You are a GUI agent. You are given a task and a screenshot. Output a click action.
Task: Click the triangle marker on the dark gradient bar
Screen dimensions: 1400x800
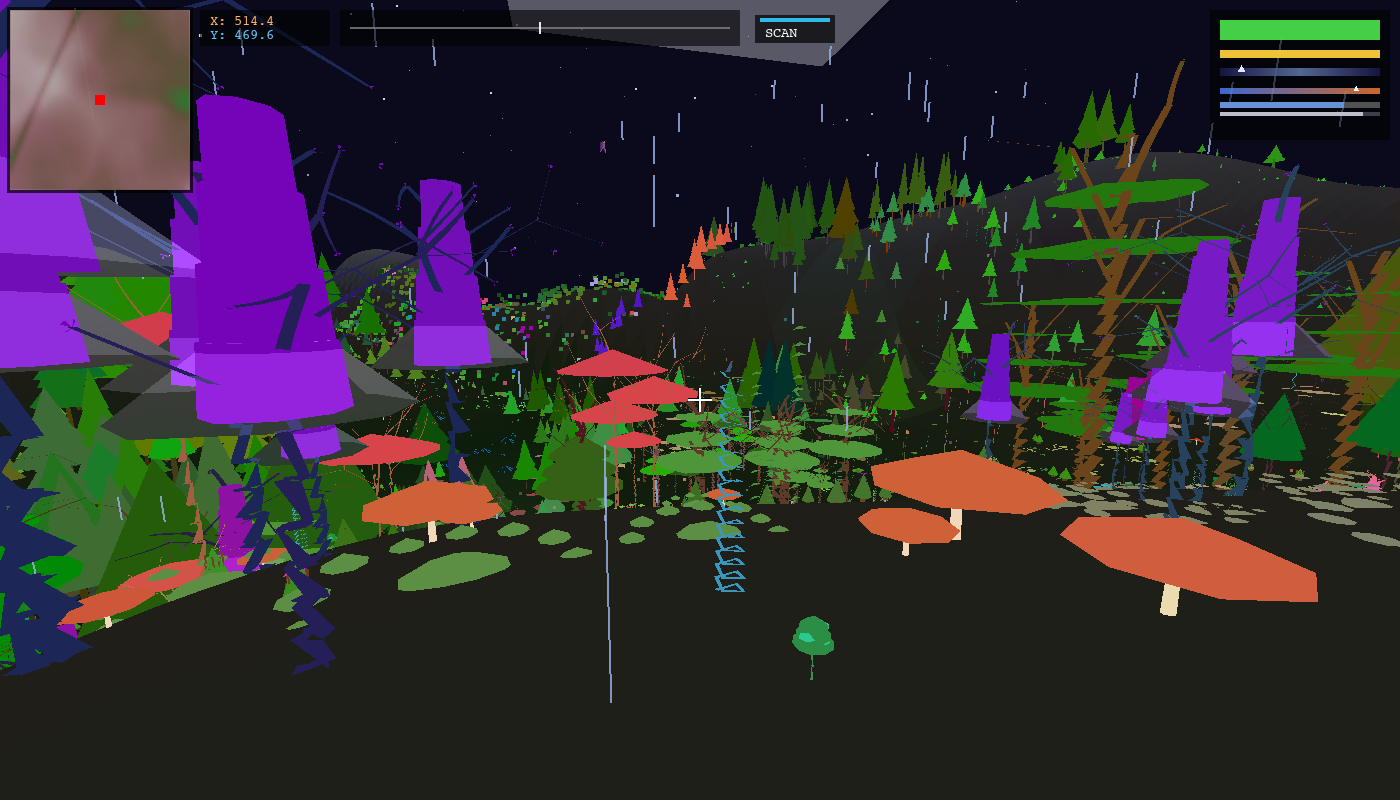[1241, 69]
